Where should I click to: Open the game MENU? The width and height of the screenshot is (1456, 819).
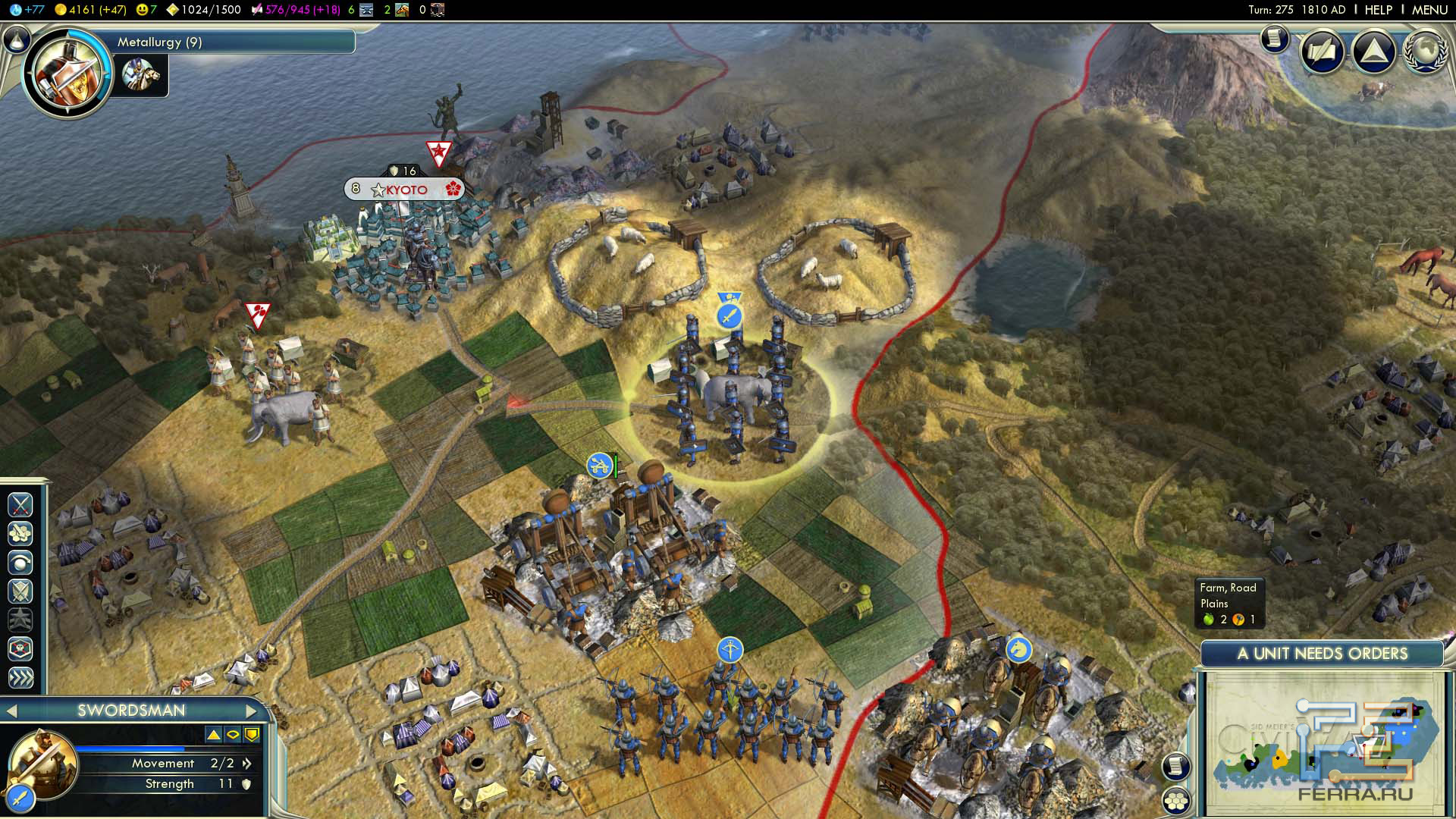point(1429,10)
